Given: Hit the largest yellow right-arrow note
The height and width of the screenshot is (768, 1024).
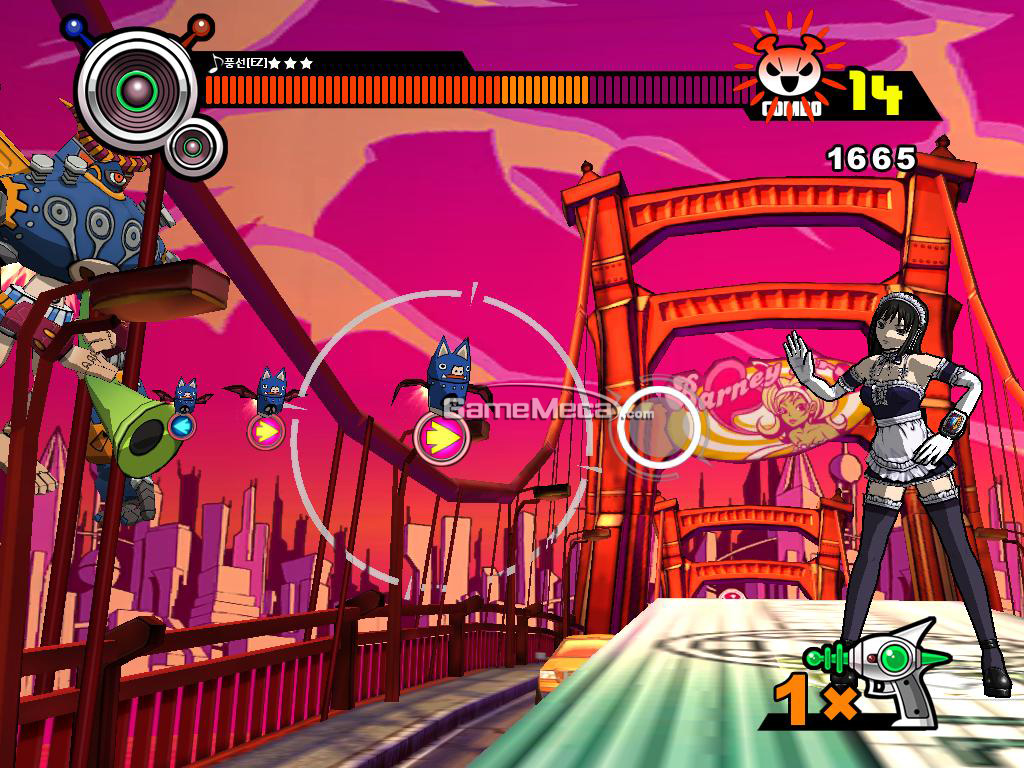Looking at the screenshot, I should [441, 436].
